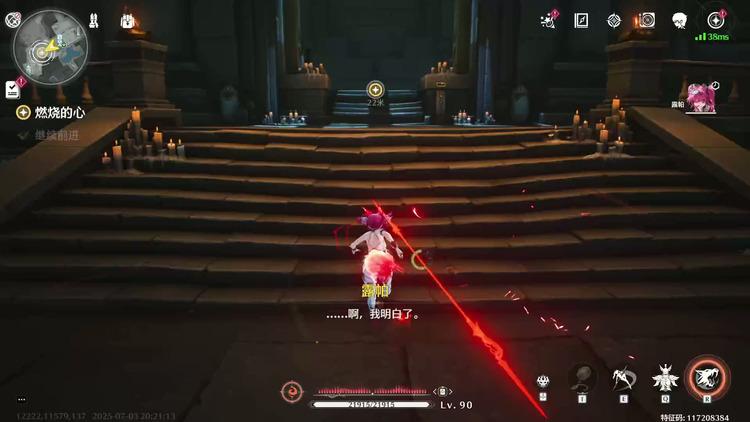
Task: Open the quest log checklist icon
Action: coord(13,89)
